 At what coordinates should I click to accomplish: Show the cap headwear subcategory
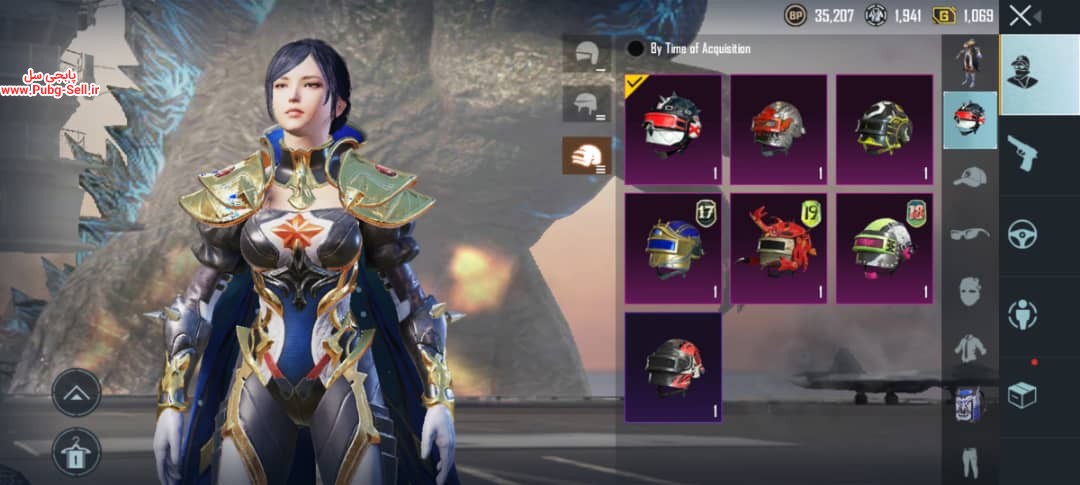[969, 177]
